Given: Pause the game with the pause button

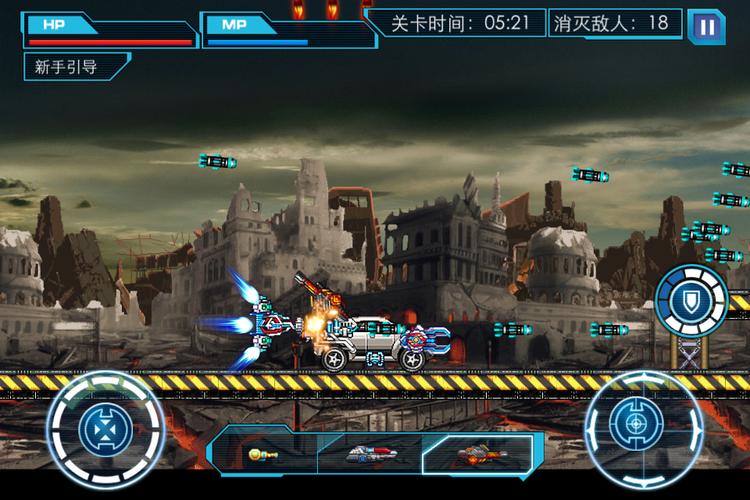Looking at the screenshot, I should (707, 26).
